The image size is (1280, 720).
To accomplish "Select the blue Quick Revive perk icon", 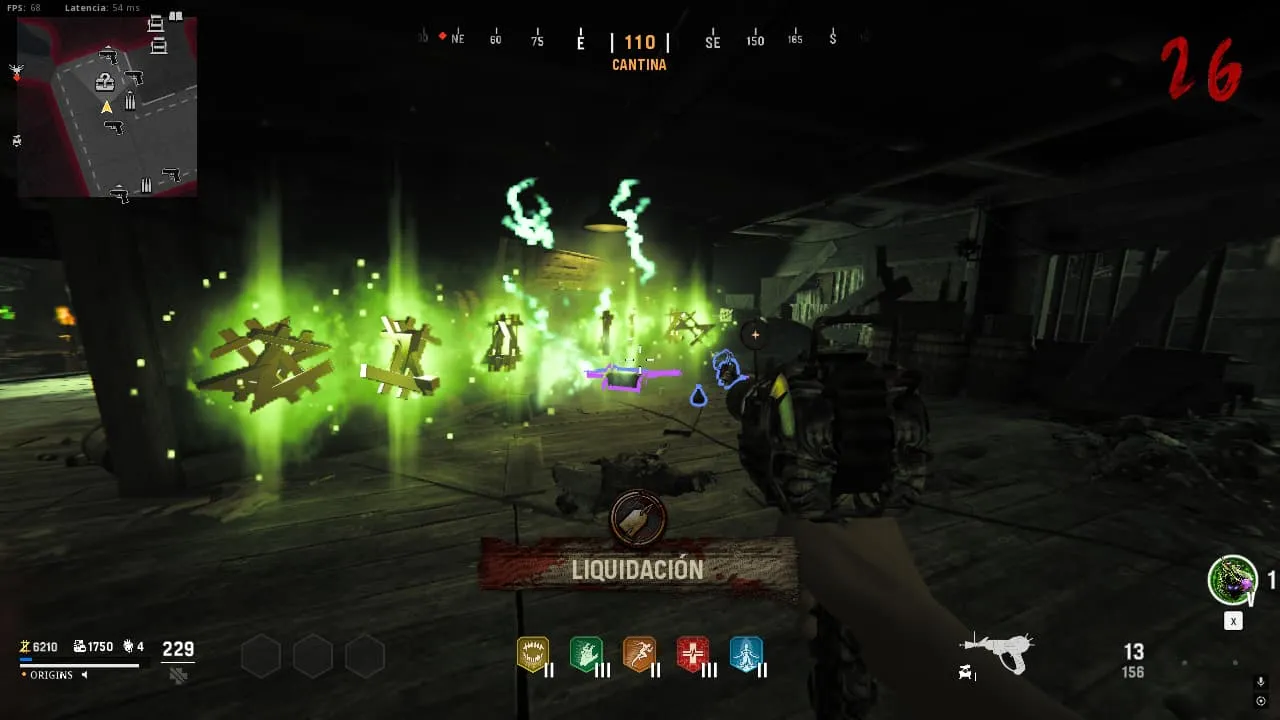I will coord(746,654).
